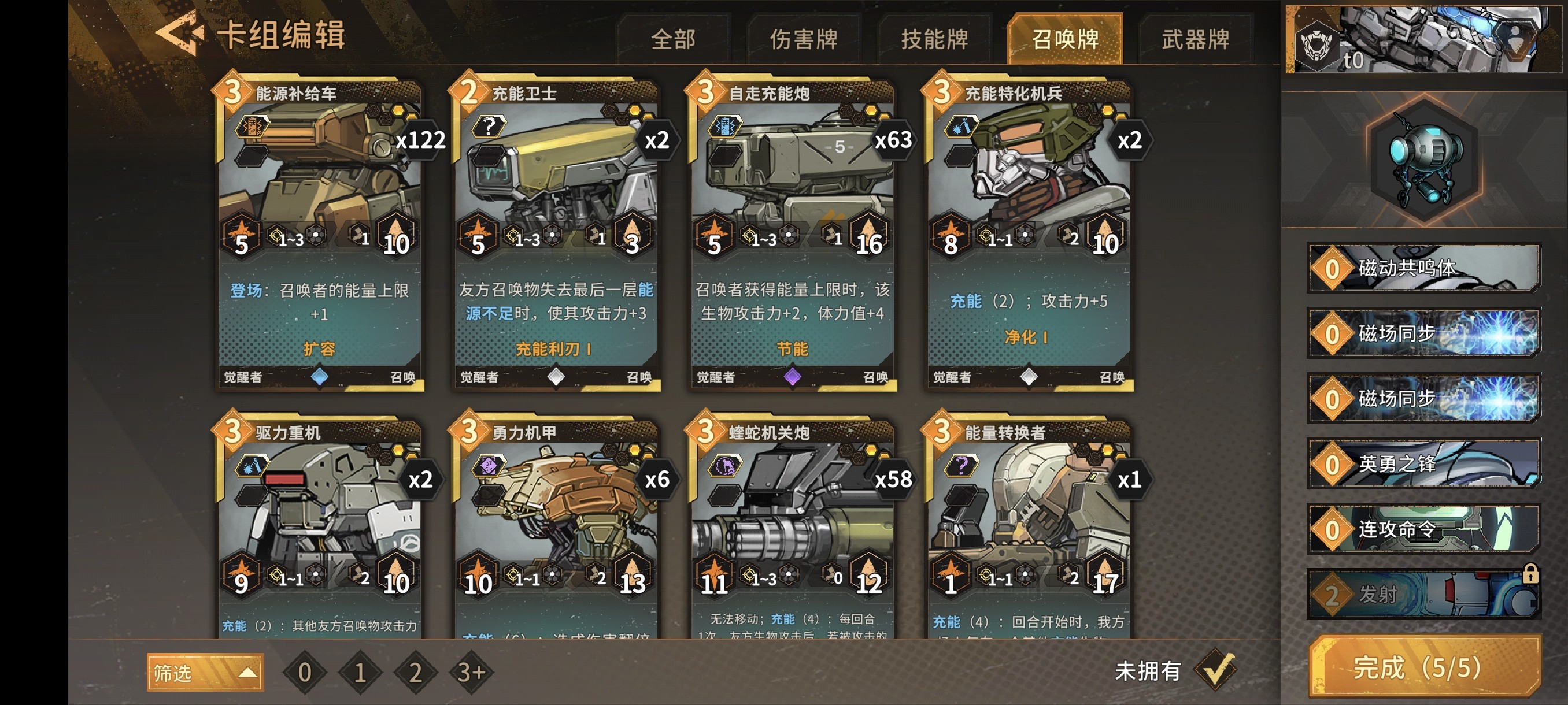Select the 蝰蛇机关炮 card
The width and height of the screenshot is (1568, 705).
click(792, 529)
